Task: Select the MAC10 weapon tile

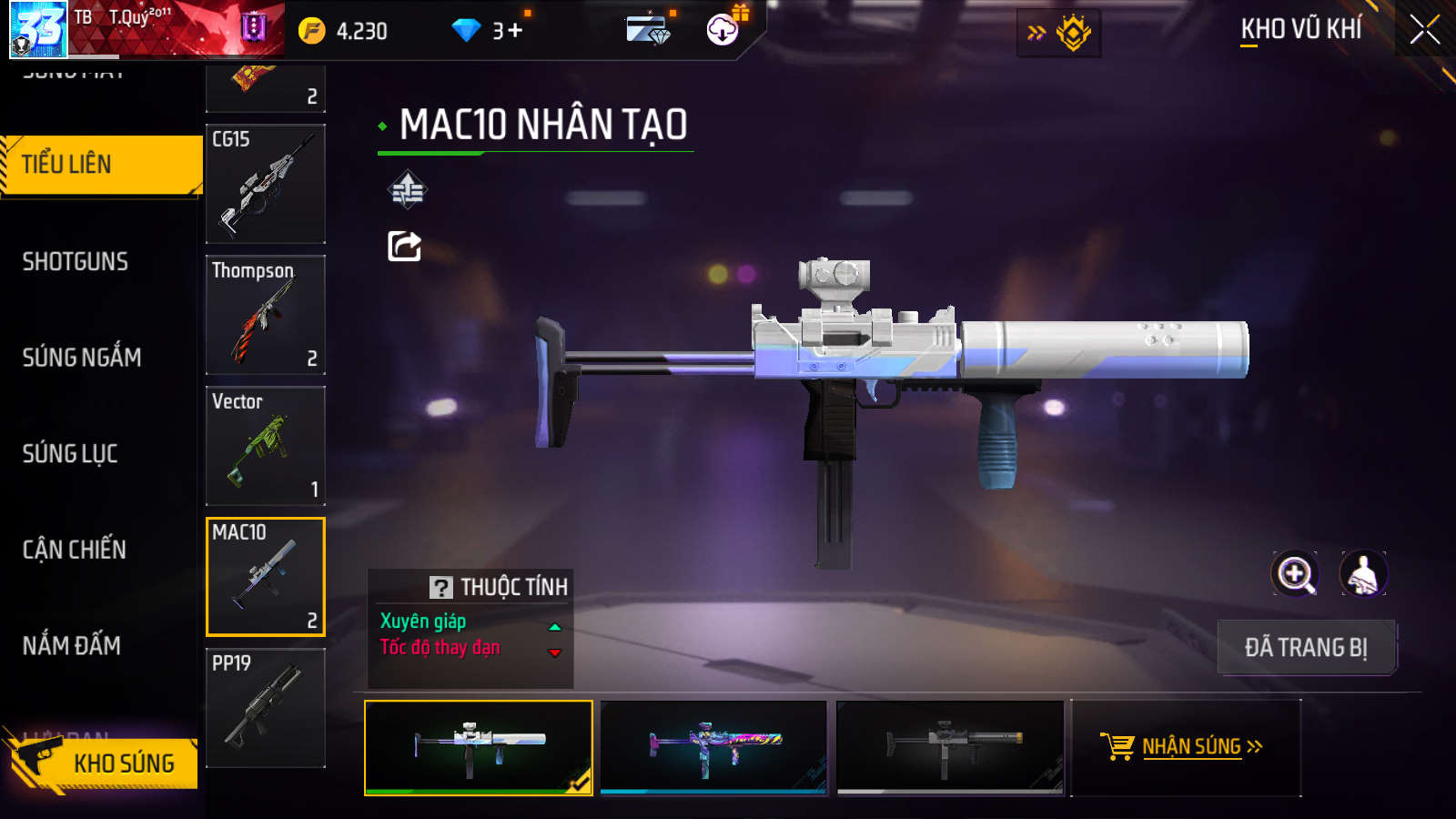Action: (266, 577)
